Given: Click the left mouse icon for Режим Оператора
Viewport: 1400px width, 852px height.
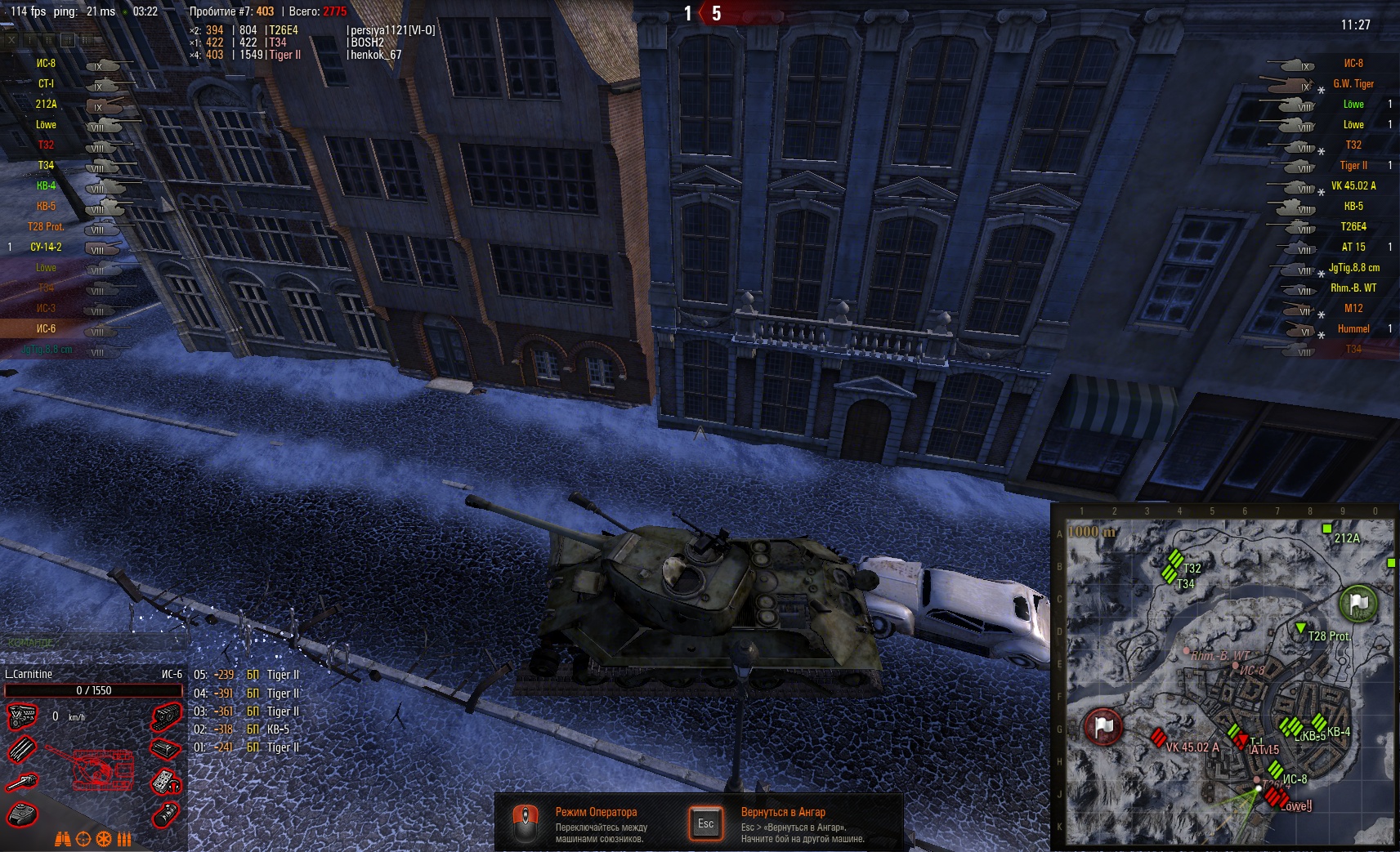Looking at the screenshot, I should click(x=525, y=823).
